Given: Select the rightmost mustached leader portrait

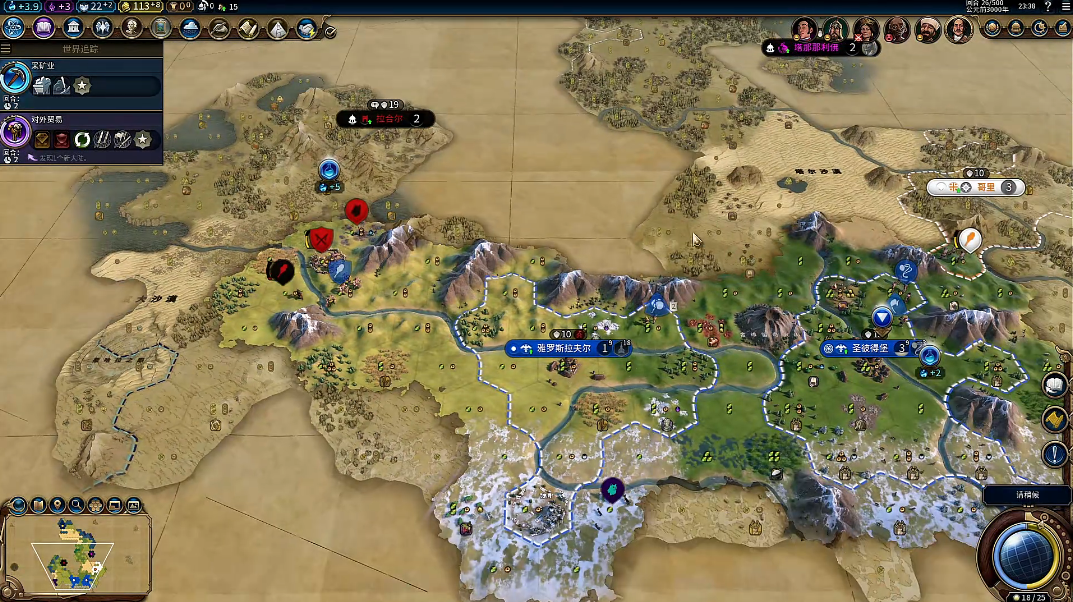Looking at the screenshot, I should pyautogui.click(x=959, y=29).
